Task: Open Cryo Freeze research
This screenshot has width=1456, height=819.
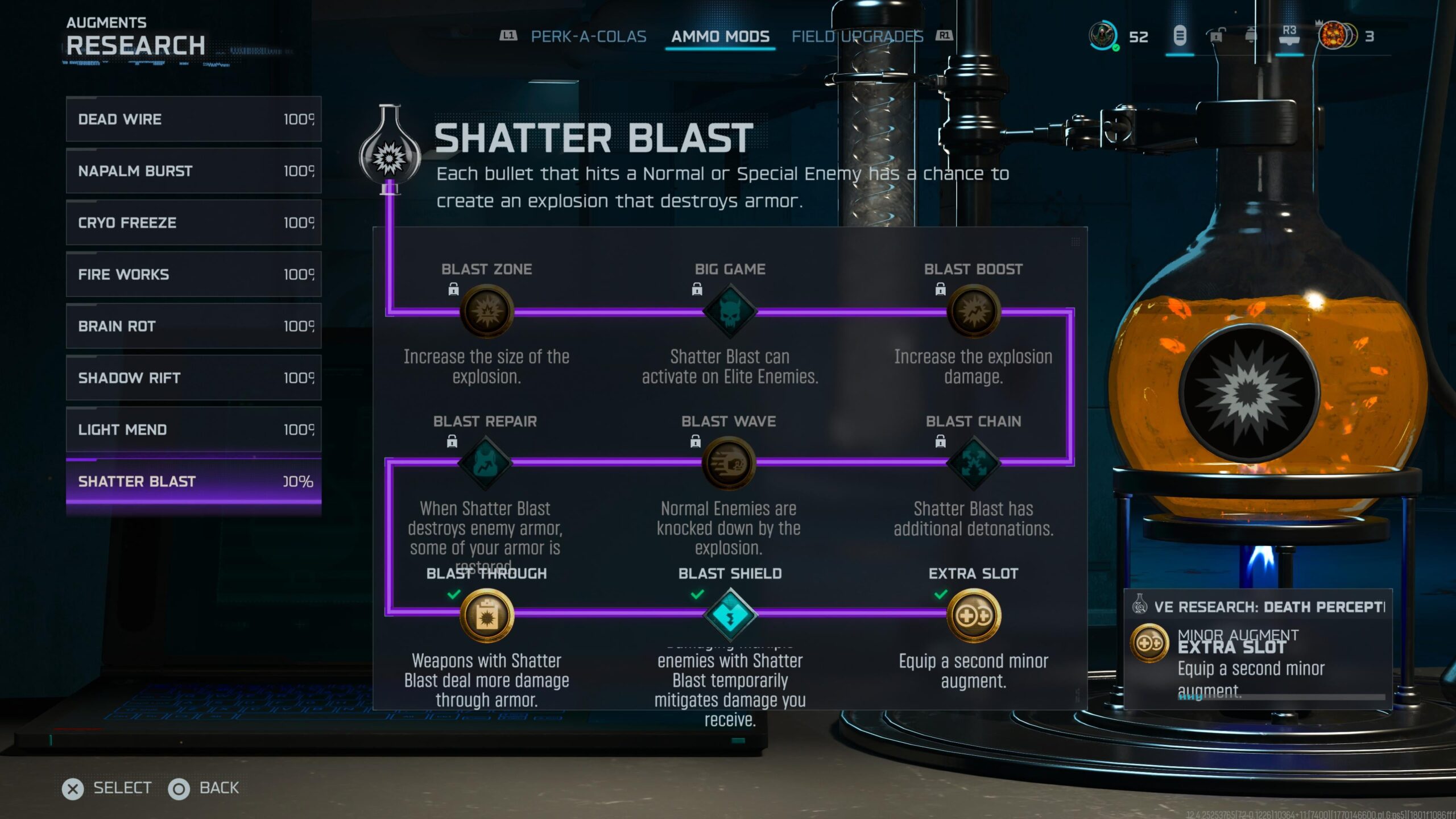Action: (x=193, y=222)
